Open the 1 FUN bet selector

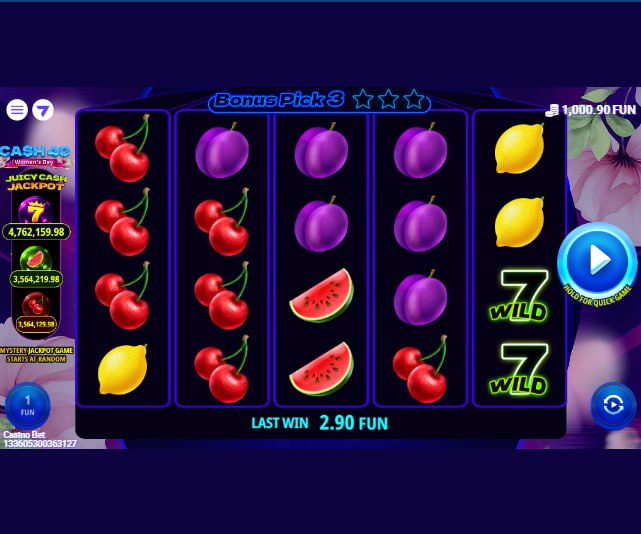pyautogui.click(x=27, y=406)
